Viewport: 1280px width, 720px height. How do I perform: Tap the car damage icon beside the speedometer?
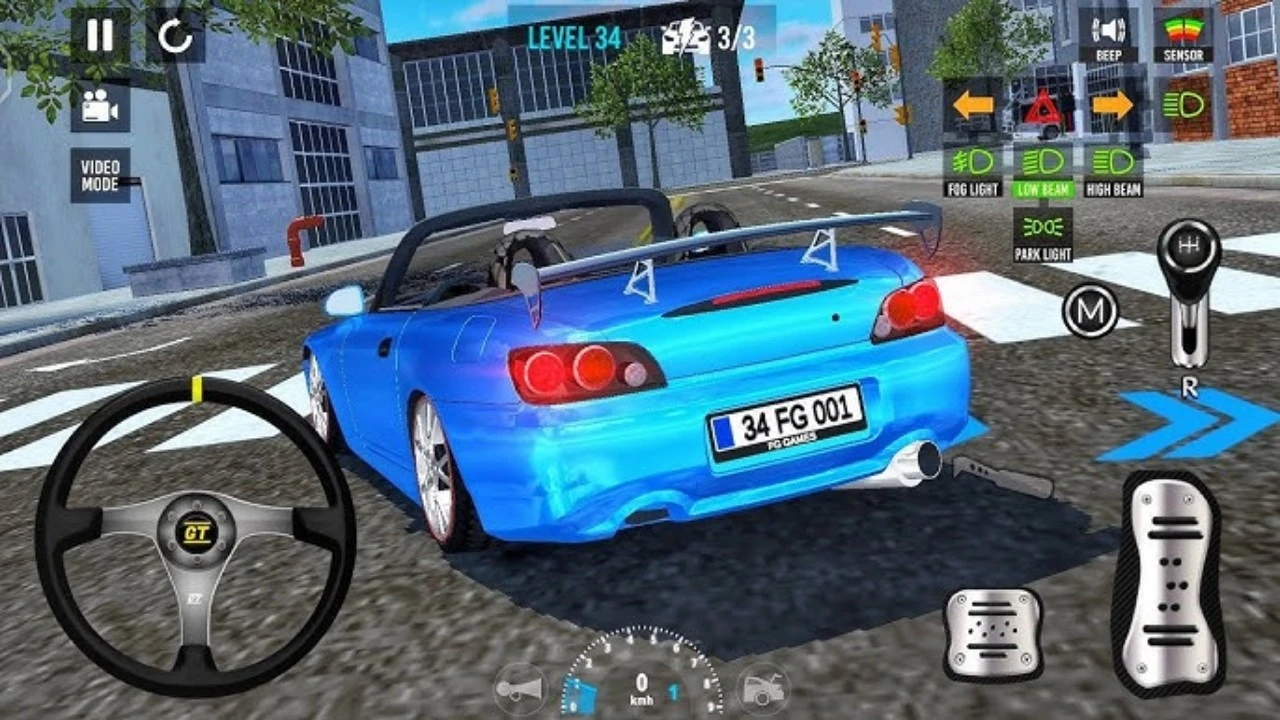point(762,689)
